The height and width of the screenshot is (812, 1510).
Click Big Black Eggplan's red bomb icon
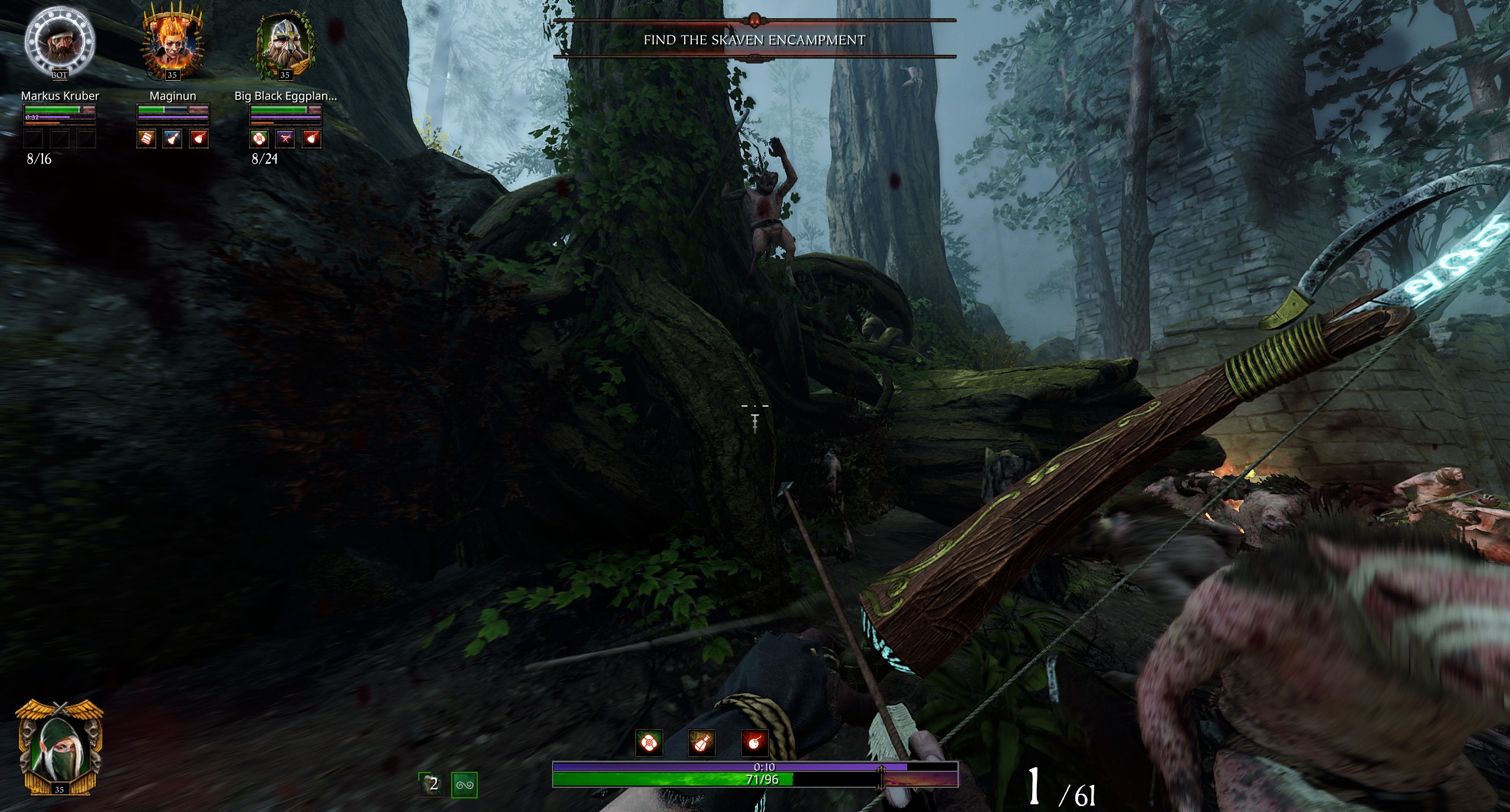point(311,139)
